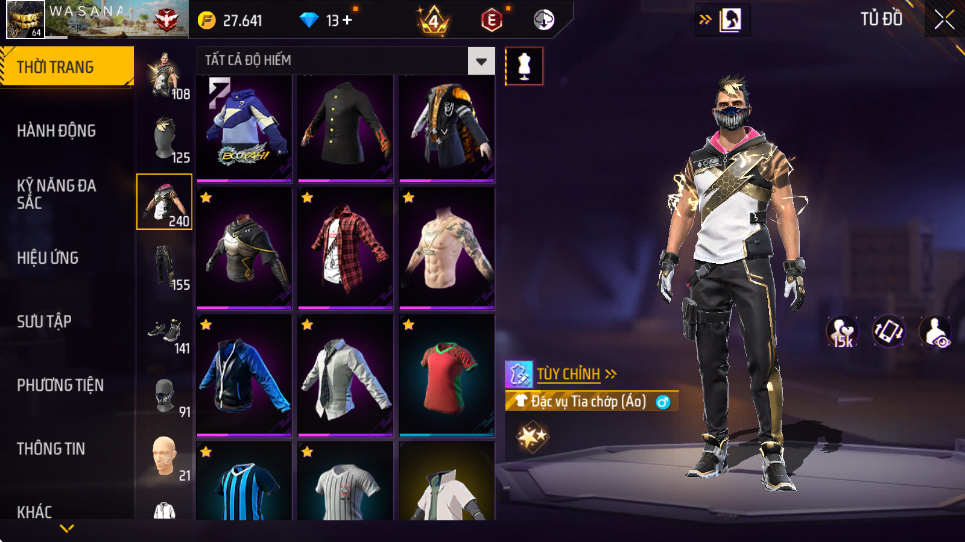Select the mask subcategory showing 125

click(164, 138)
